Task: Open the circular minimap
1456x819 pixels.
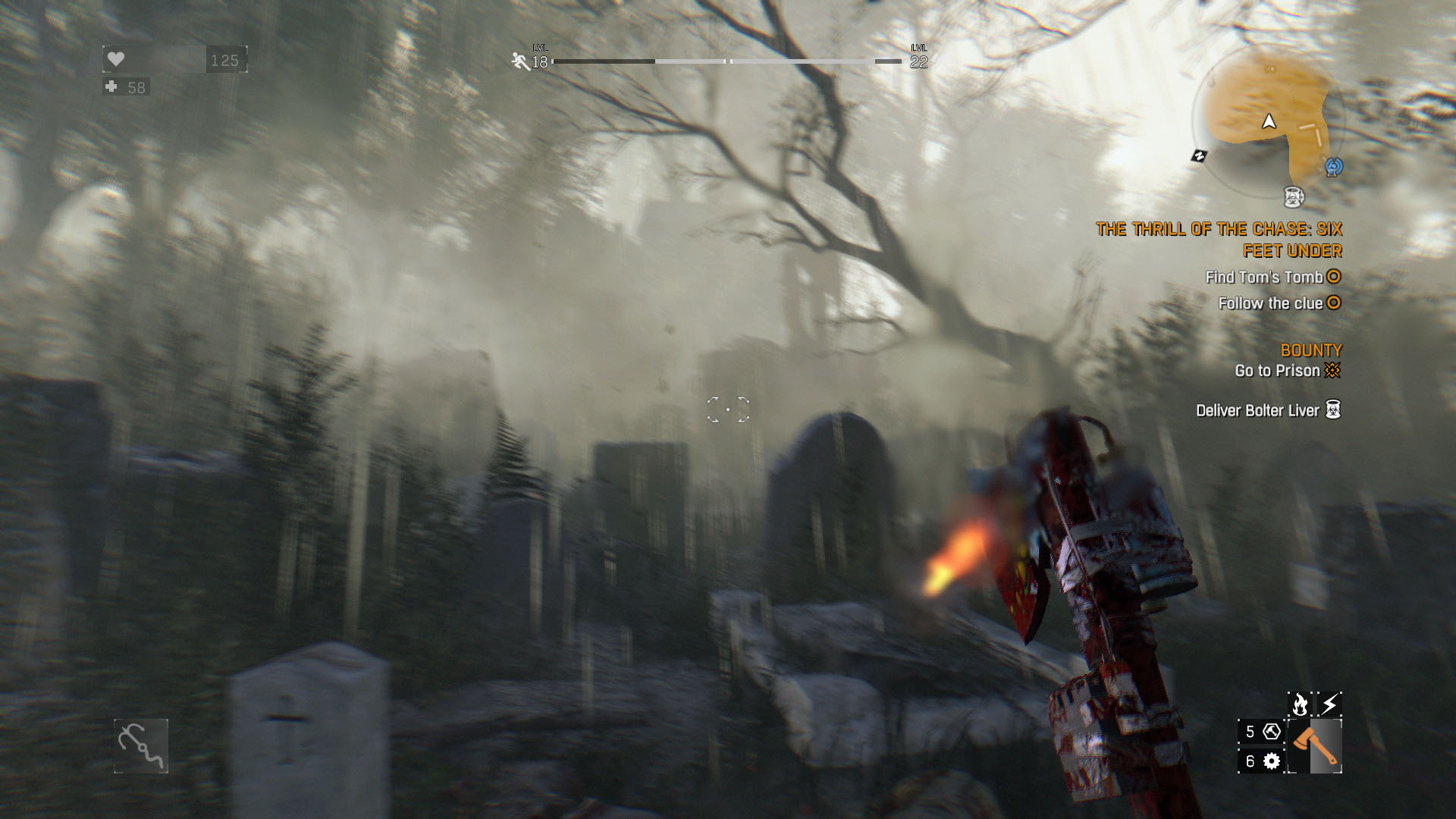Action: 1268,121
